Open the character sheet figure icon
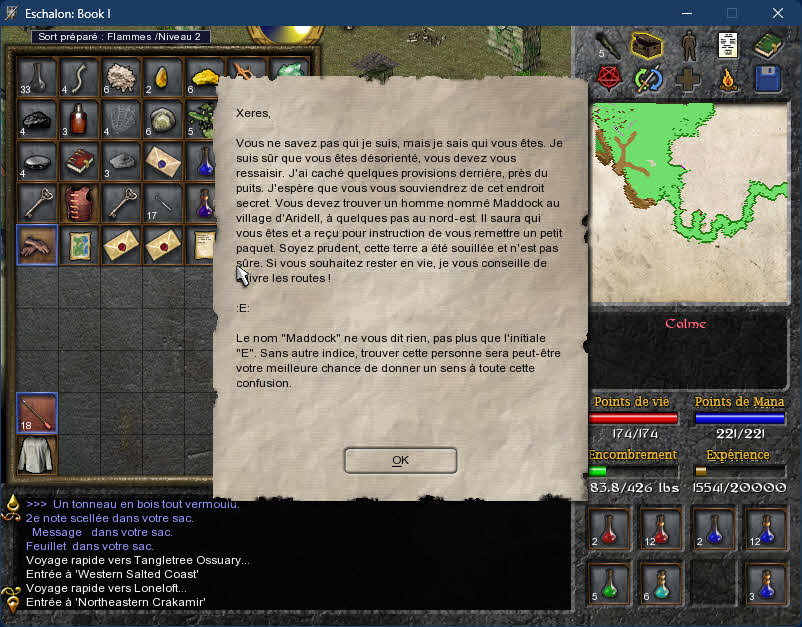The width and height of the screenshot is (802, 627). (689, 46)
